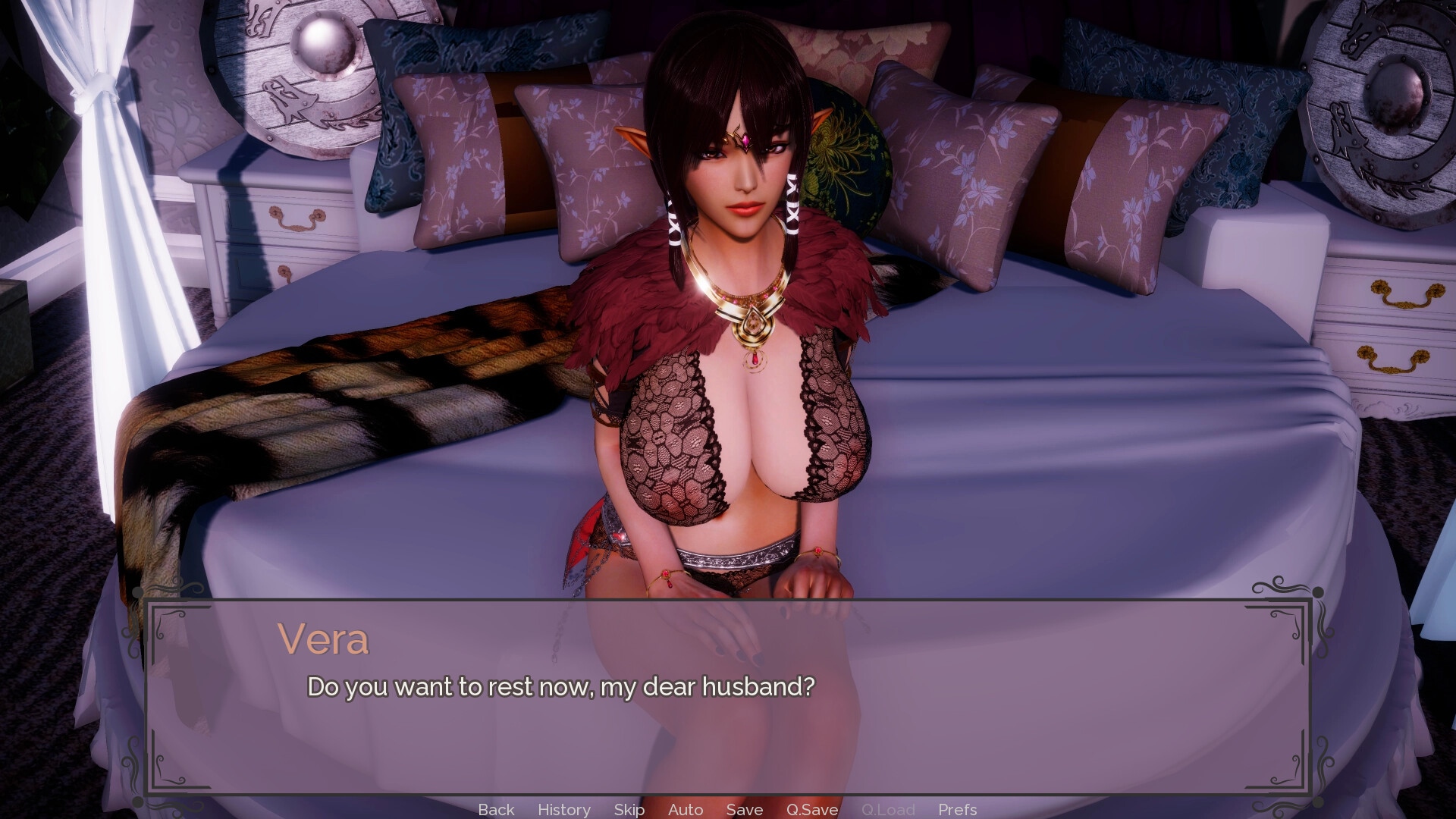The image size is (1456, 819).
Task: Open the dialogue History log
Action: (x=563, y=809)
